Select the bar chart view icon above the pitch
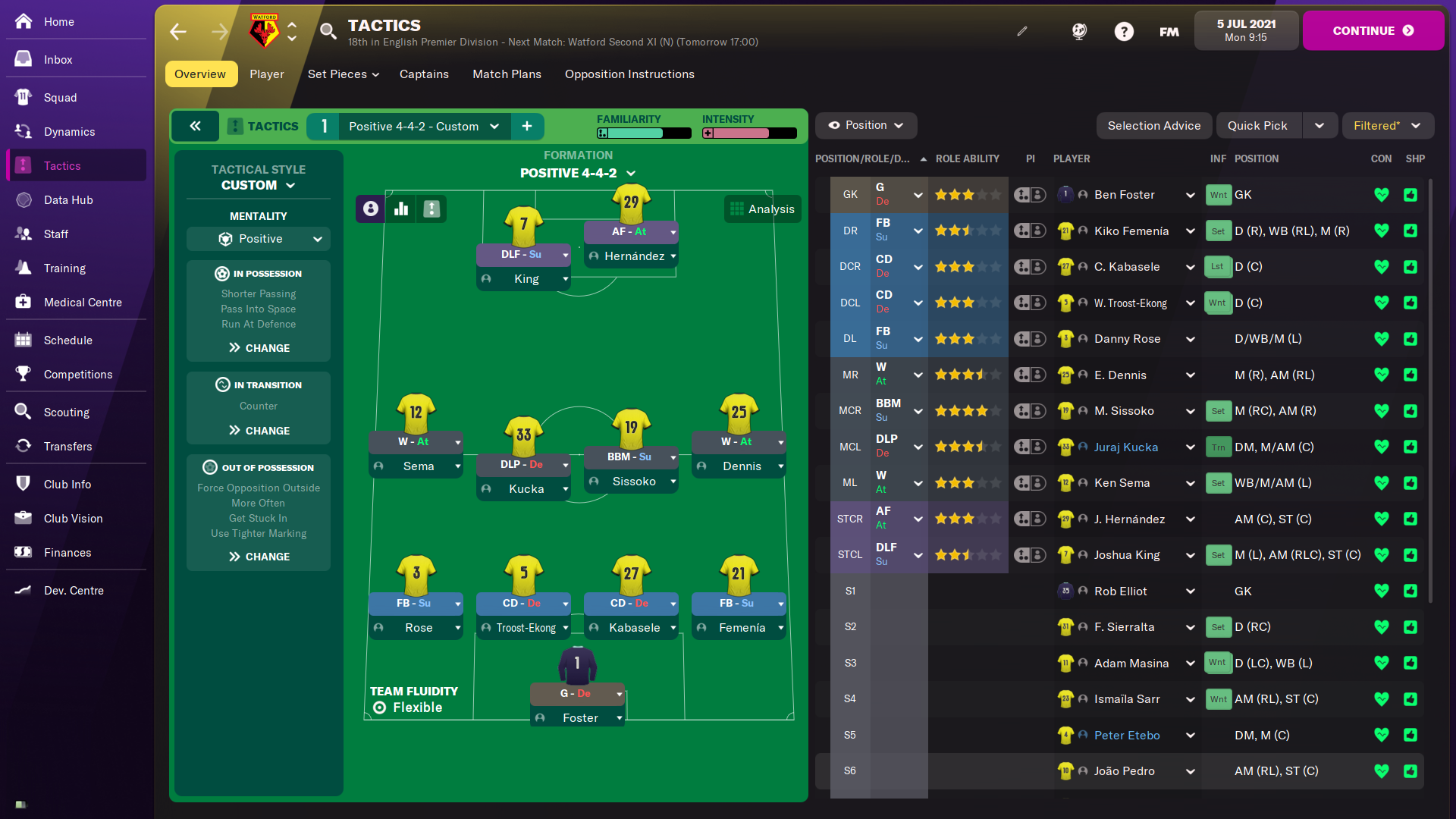 (x=400, y=209)
